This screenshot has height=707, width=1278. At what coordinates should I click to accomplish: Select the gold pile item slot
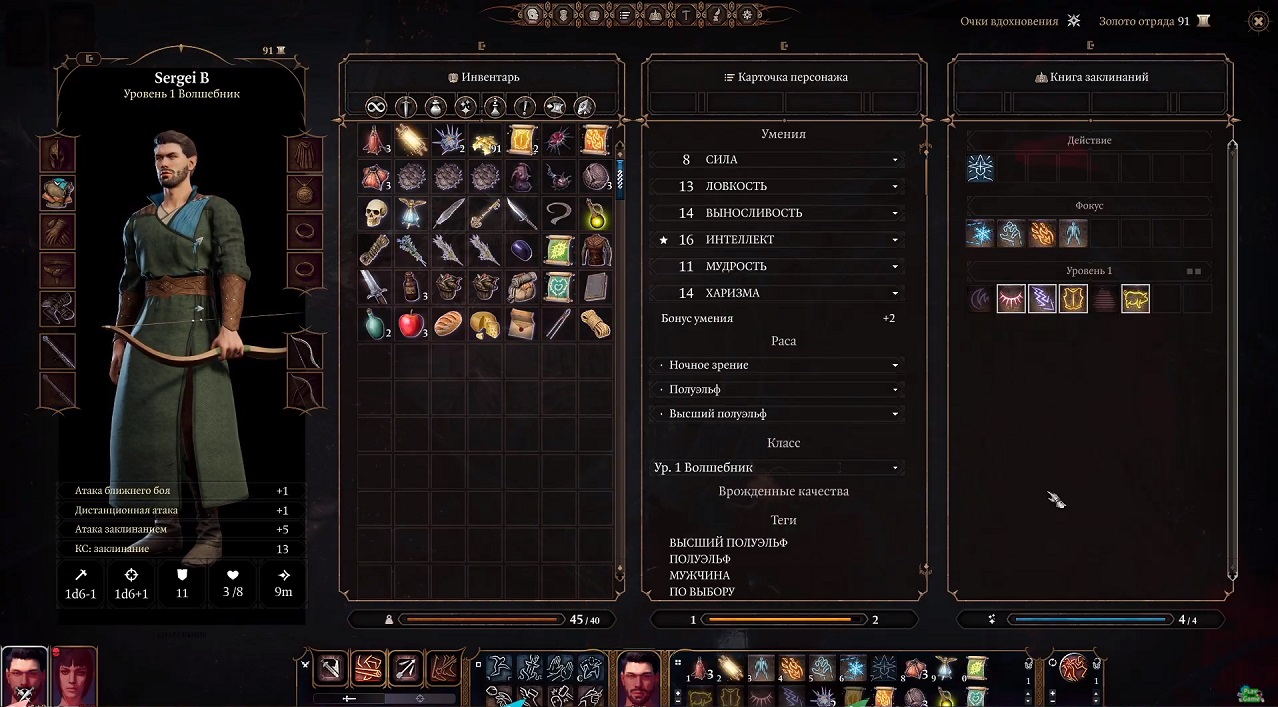pyautogui.click(x=484, y=139)
